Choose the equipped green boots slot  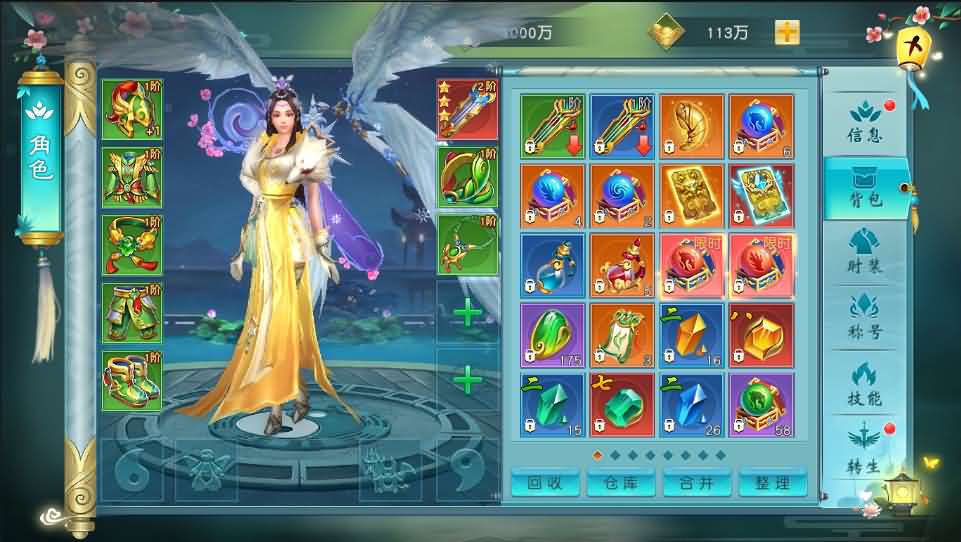coord(131,381)
